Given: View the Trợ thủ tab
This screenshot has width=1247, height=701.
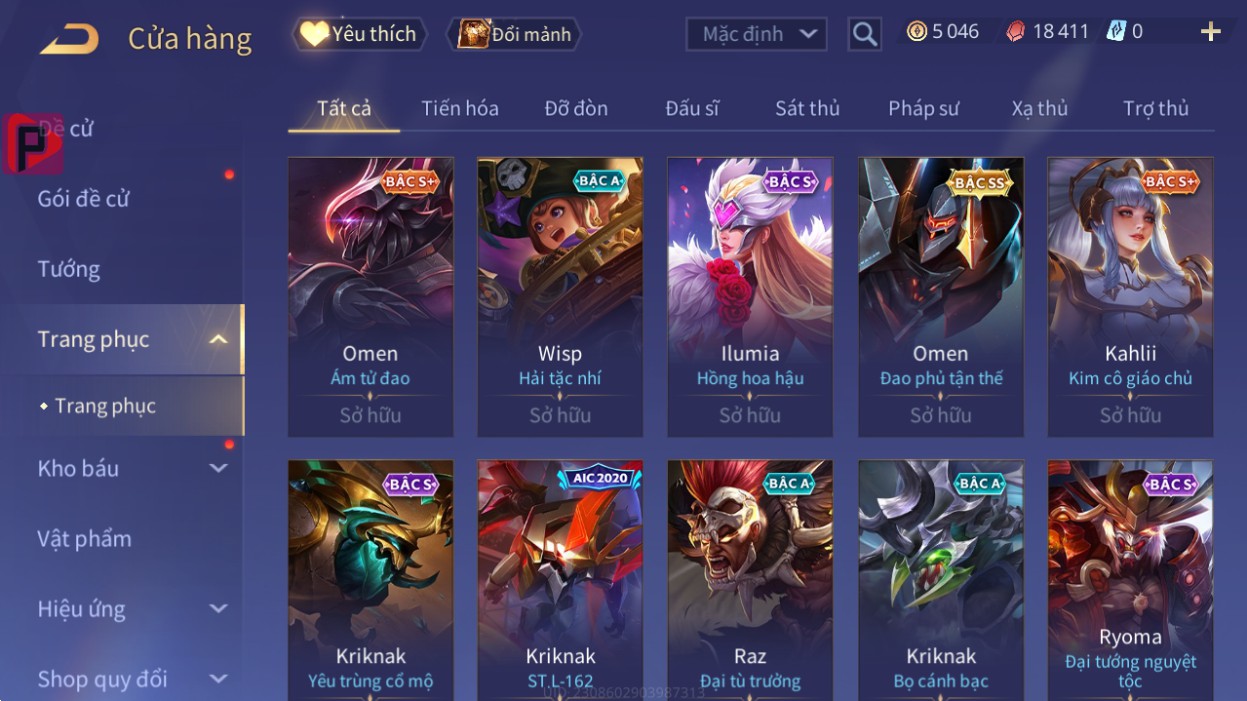Looking at the screenshot, I should coord(1155,108).
